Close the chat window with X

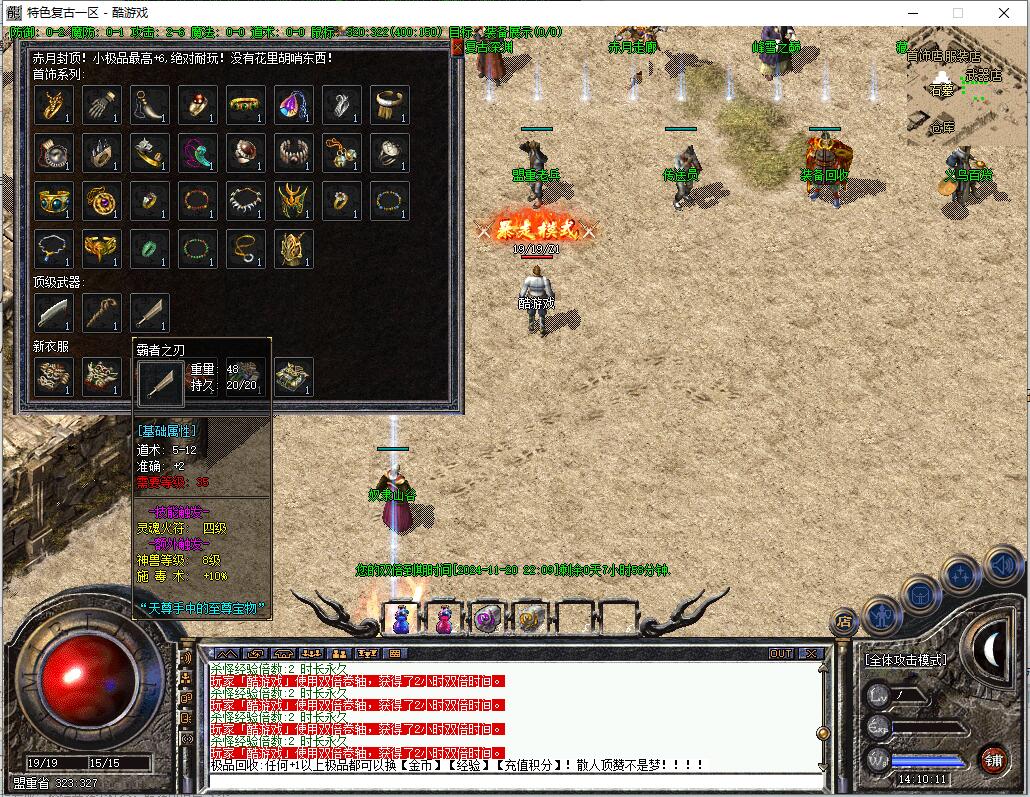[x=811, y=653]
